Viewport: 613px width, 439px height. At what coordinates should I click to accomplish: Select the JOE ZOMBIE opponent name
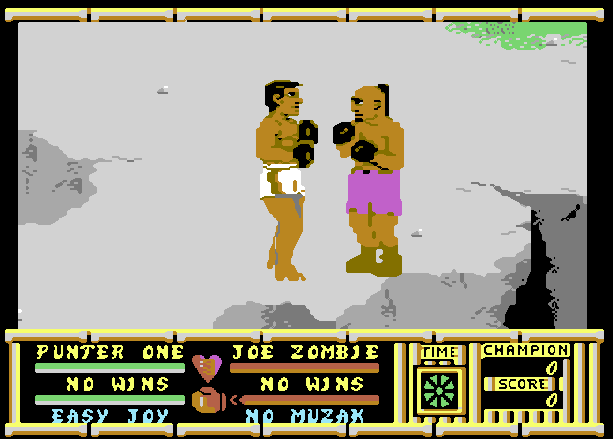pyautogui.click(x=305, y=352)
